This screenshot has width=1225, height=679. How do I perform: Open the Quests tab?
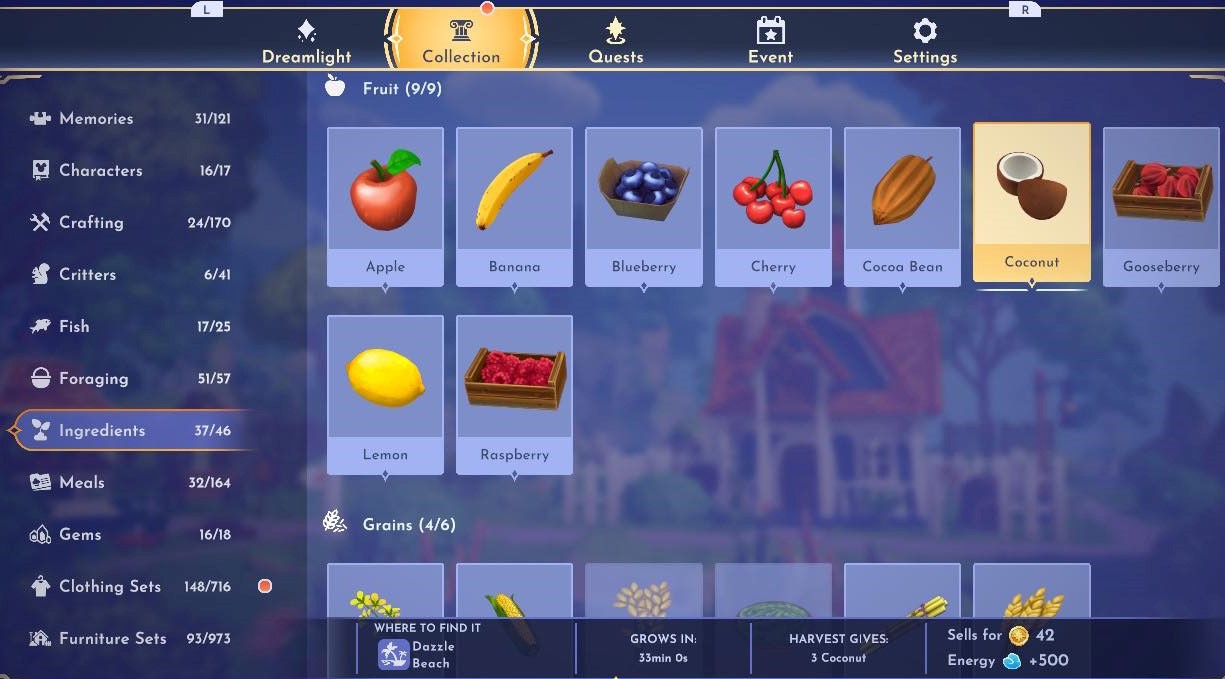[615, 43]
